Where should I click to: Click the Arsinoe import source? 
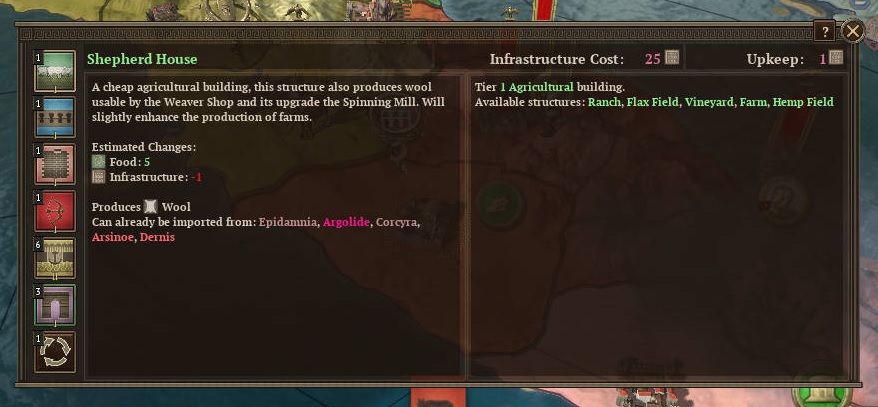pos(111,236)
